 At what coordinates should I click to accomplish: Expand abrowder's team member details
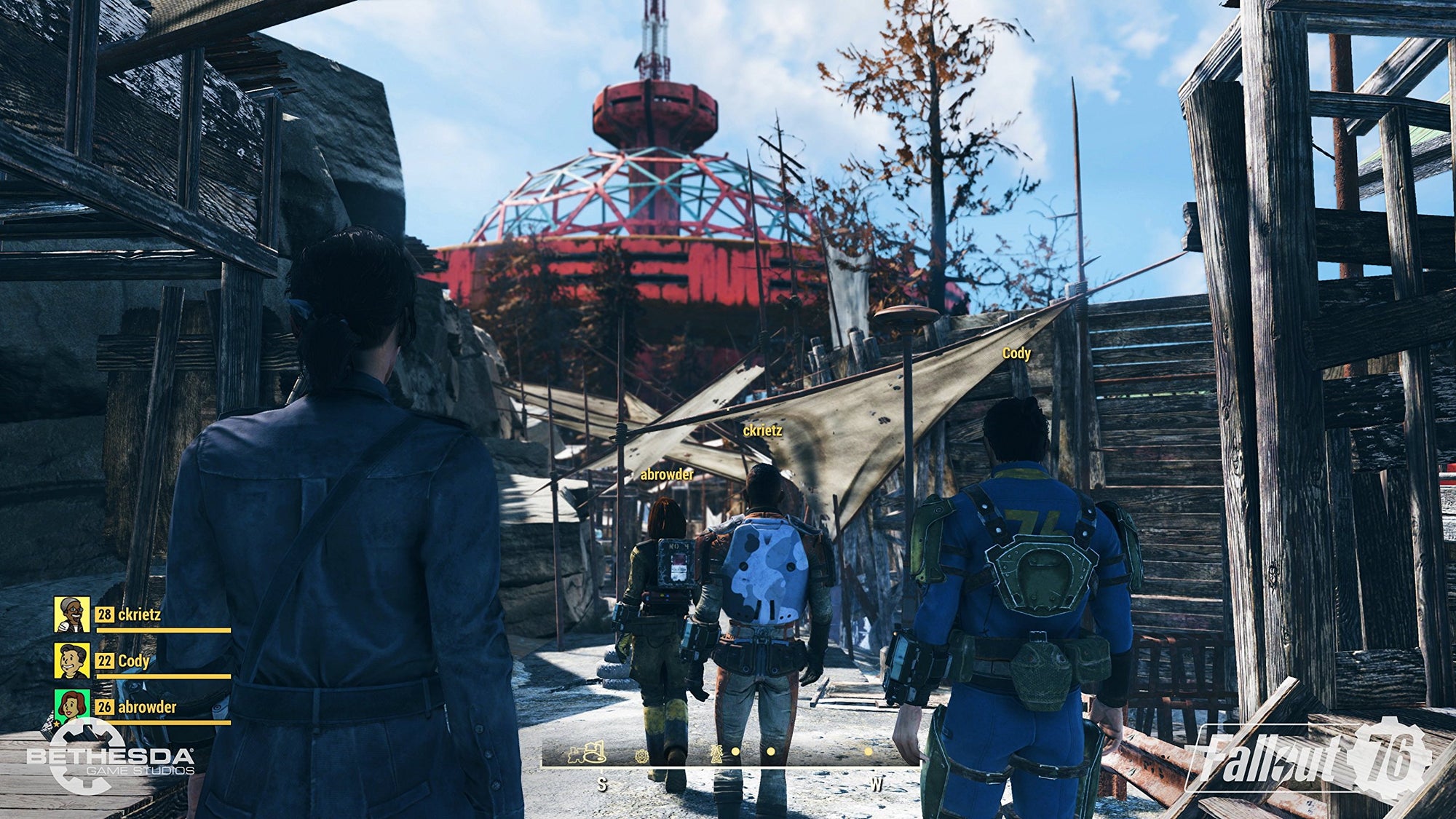click(146, 706)
